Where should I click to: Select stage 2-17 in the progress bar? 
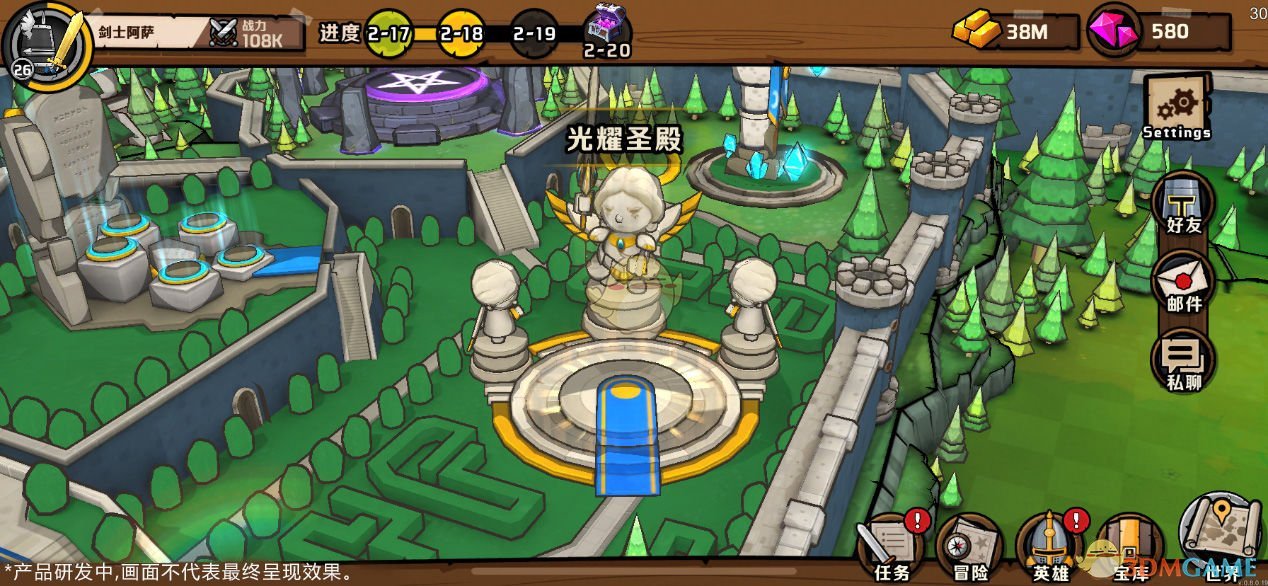pos(388,32)
